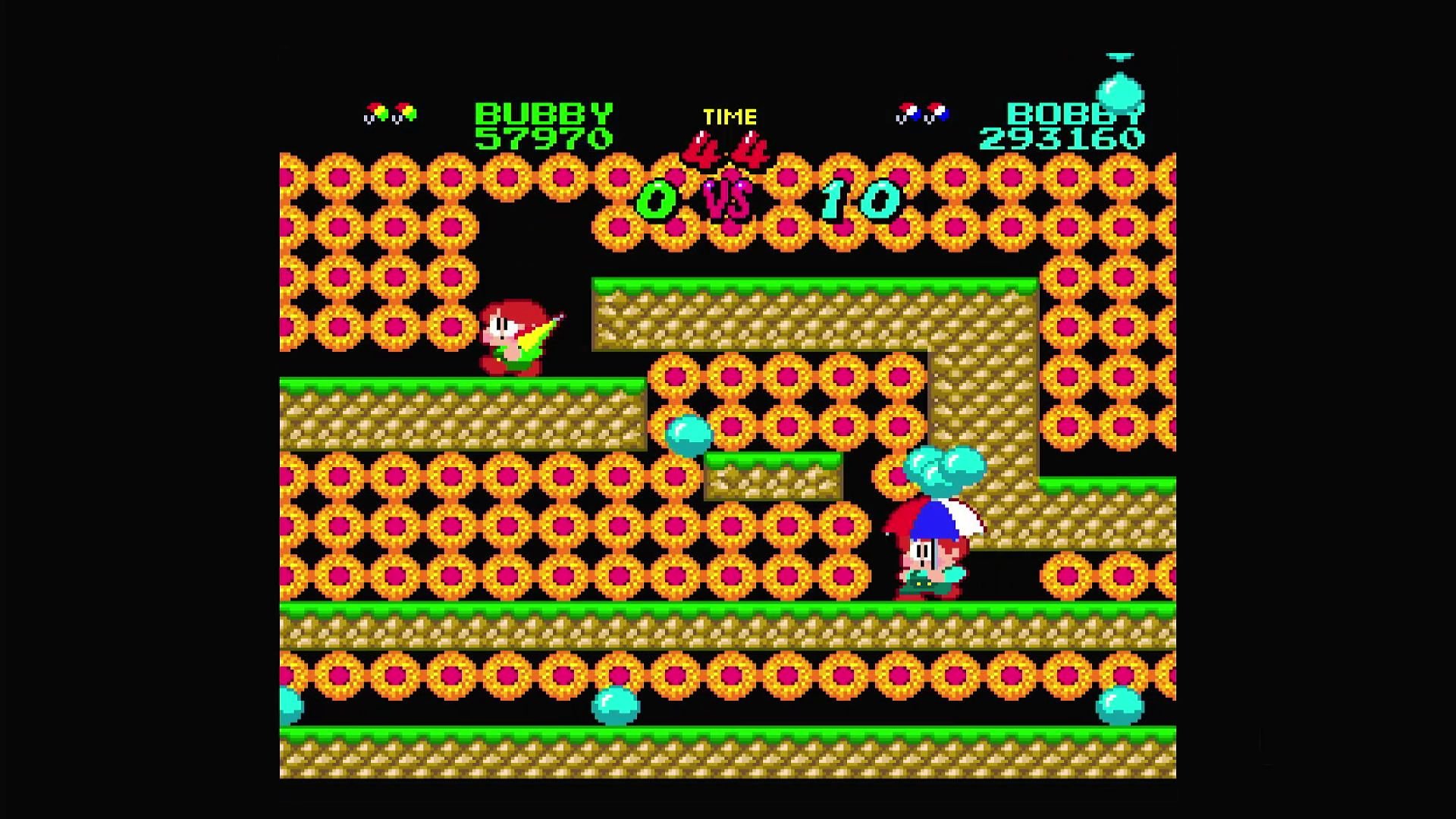
Task: Click the second yellow umbrella icon near BUBBY
Action: pos(404,111)
